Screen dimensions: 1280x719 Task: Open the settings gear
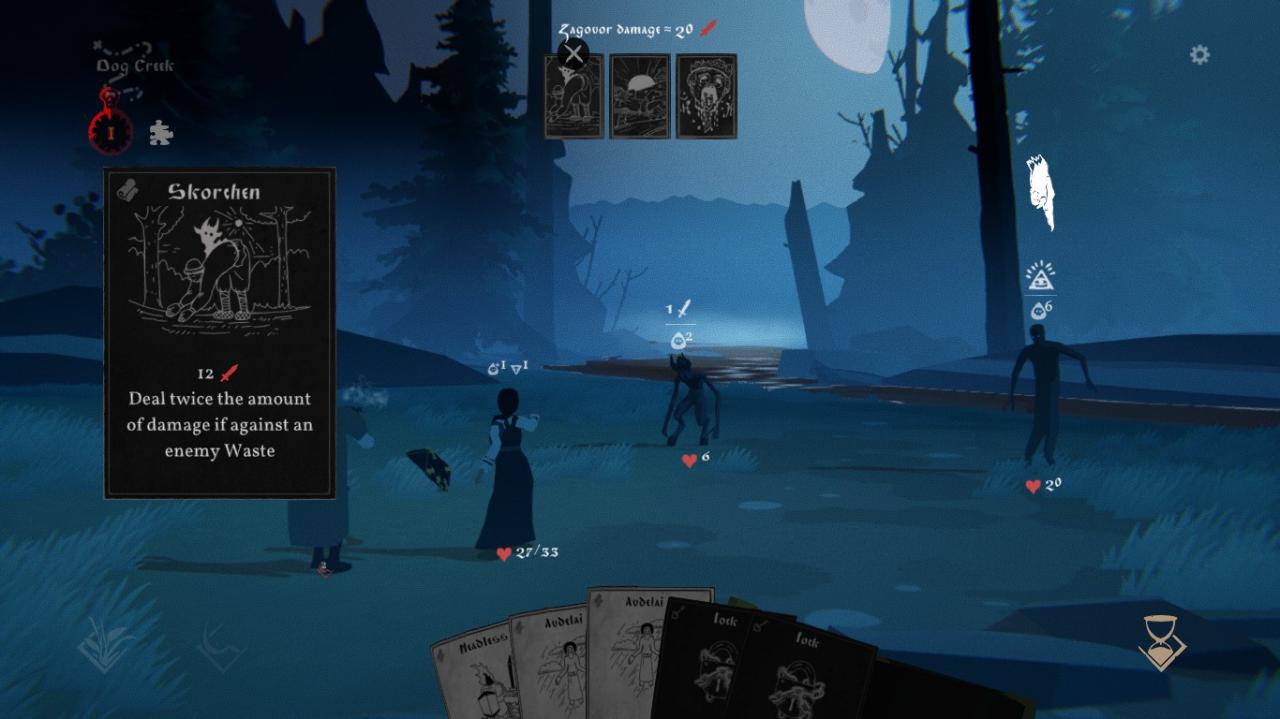coord(1199,55)
